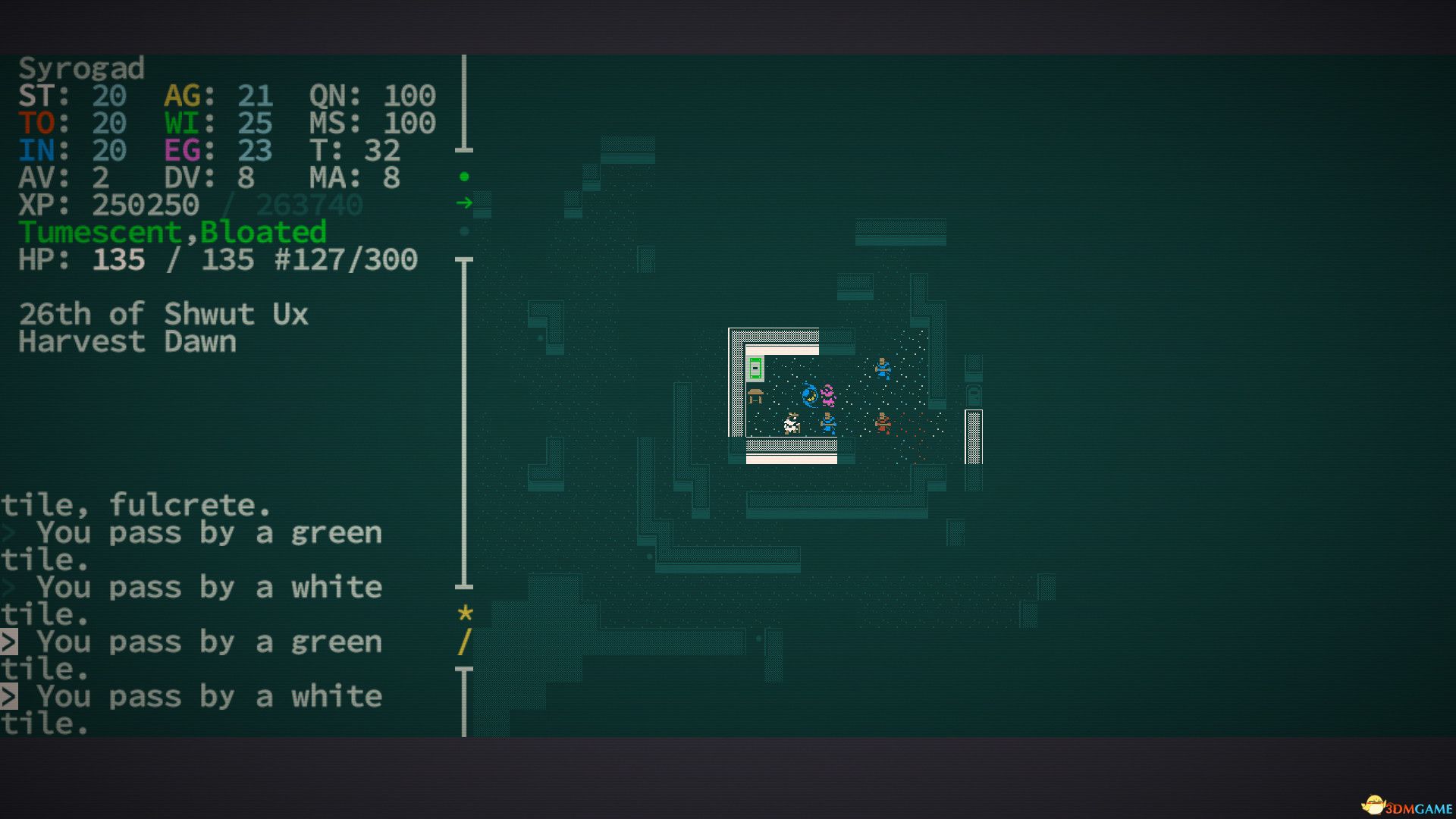The height and width of the screenshot is (819, 1456).
Task: Click the pink quilled creature beside the player
Action: [827, 396]
